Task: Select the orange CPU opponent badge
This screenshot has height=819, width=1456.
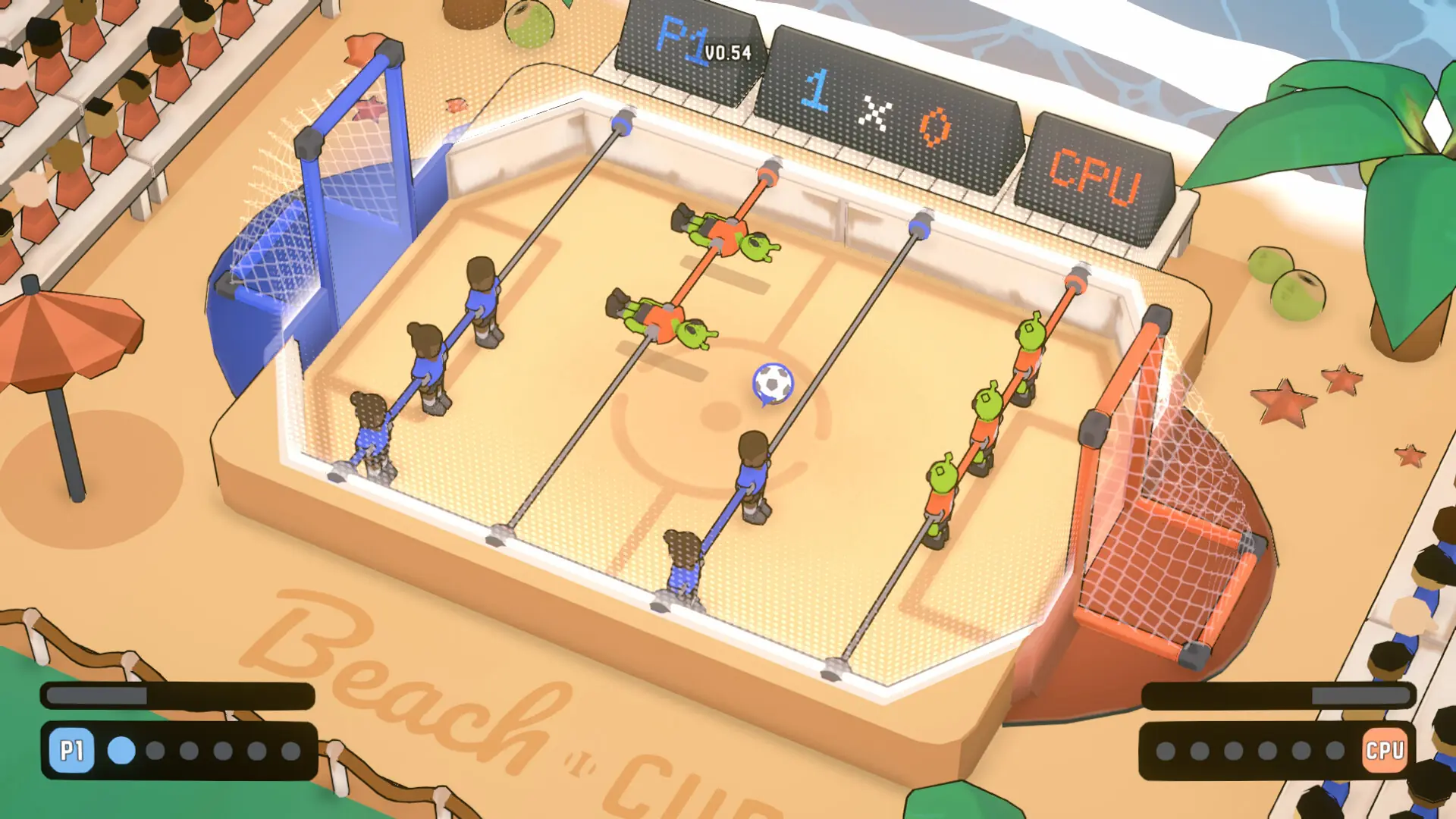Action: [x=1385, y=751]
